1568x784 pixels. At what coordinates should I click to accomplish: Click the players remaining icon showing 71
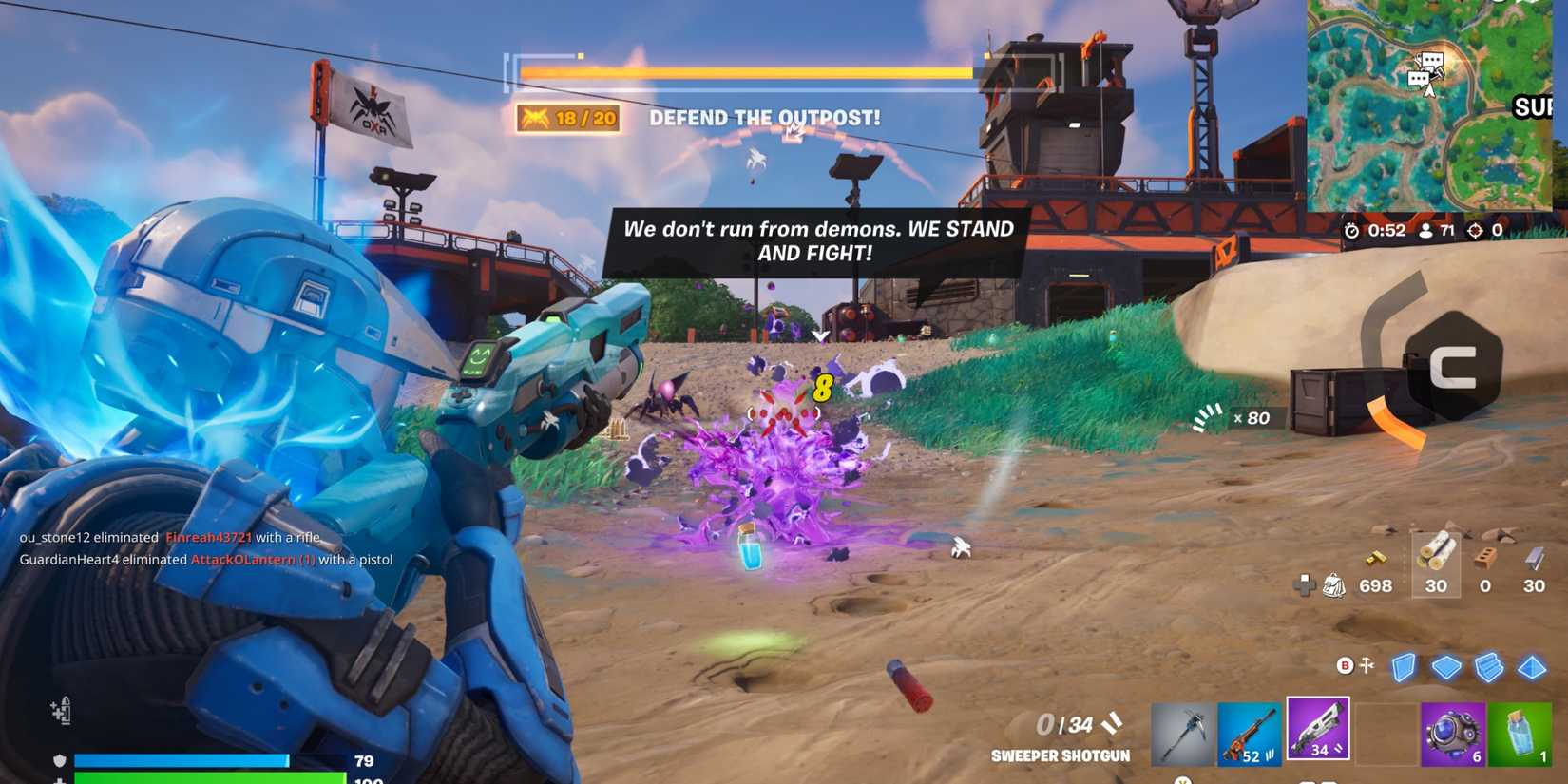point(1425,229)
